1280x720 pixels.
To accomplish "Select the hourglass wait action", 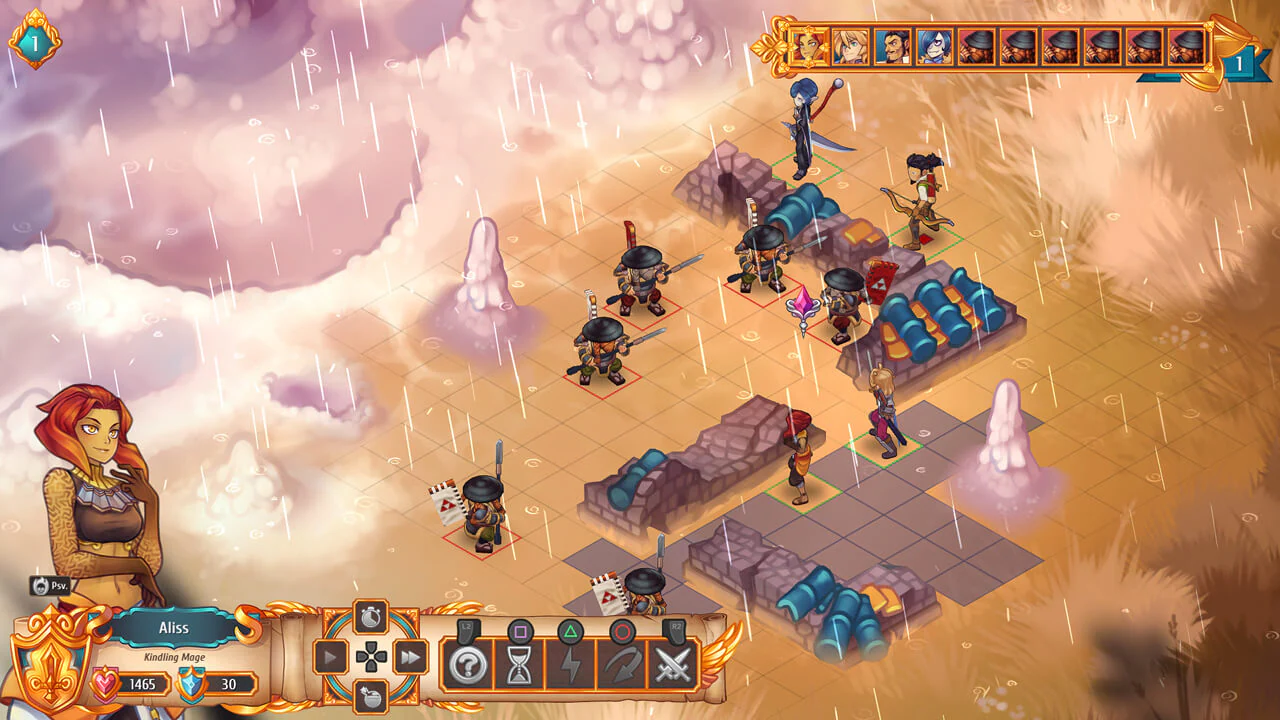I will (519, 665).
